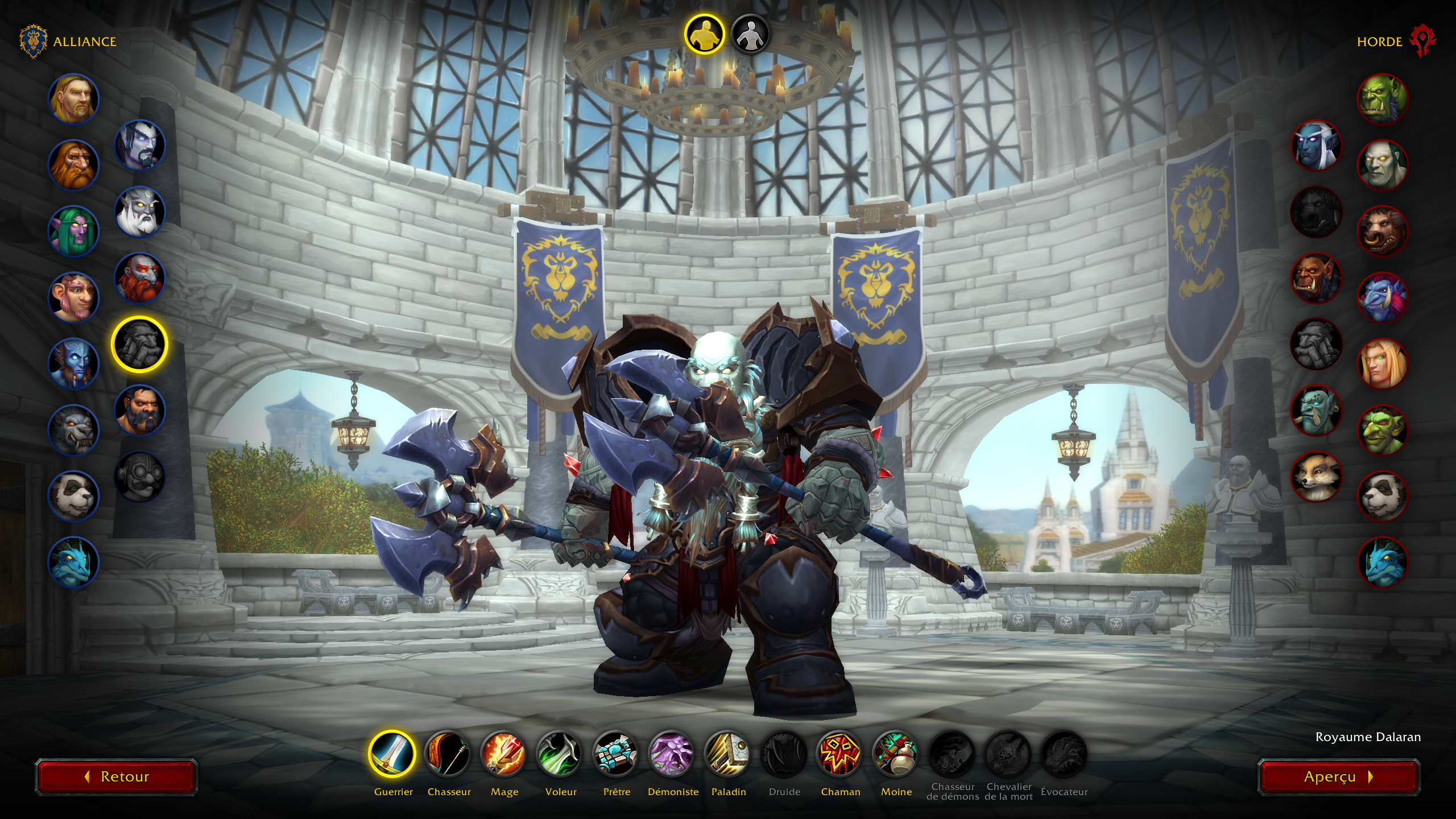
Task: Pick the pink-haired Gnome race portrait
Action: 73,297
